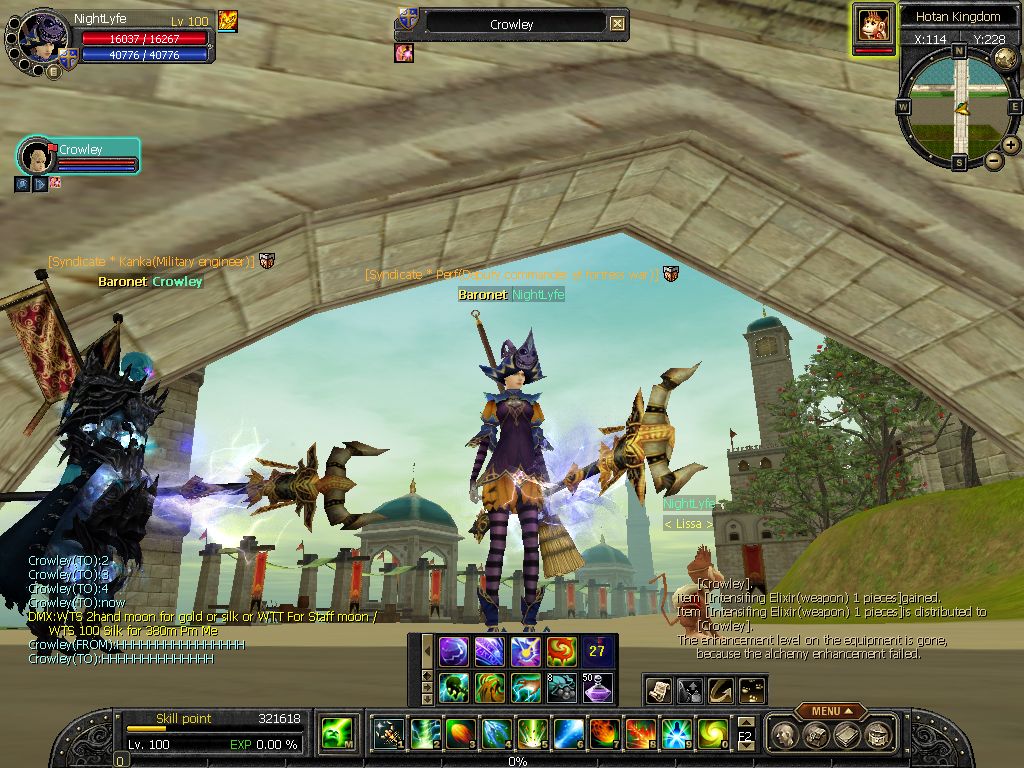Select Crowley's party member frame

click(79, 157)
